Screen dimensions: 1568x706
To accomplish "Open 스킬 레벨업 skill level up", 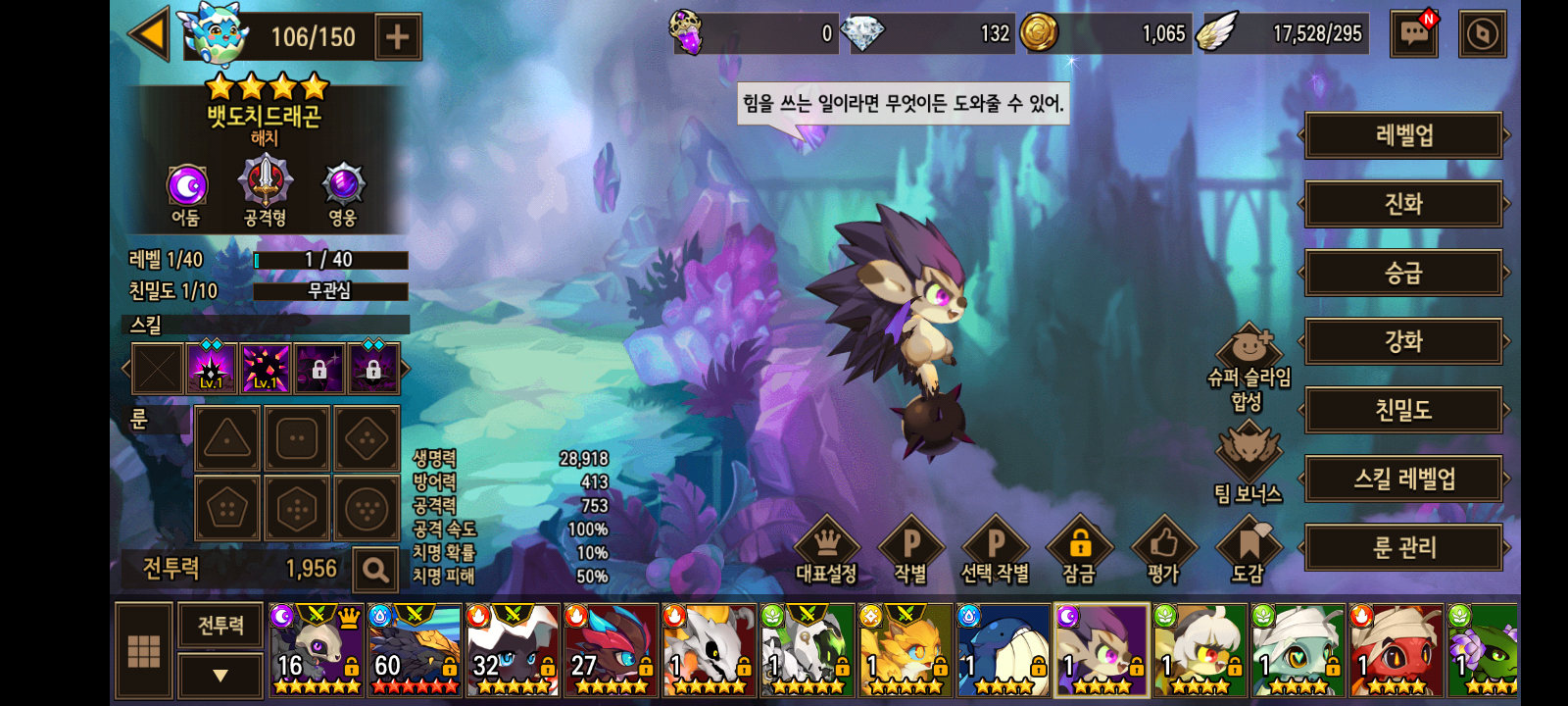I will coord(1403,479).
